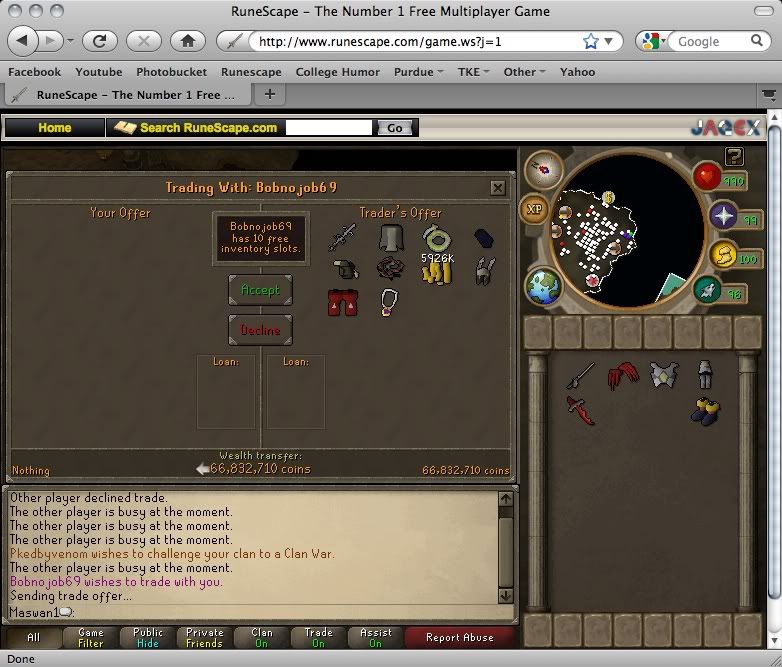Open the Report Abuse form
The image size is (782, 667).
click(x=458, y=638)
